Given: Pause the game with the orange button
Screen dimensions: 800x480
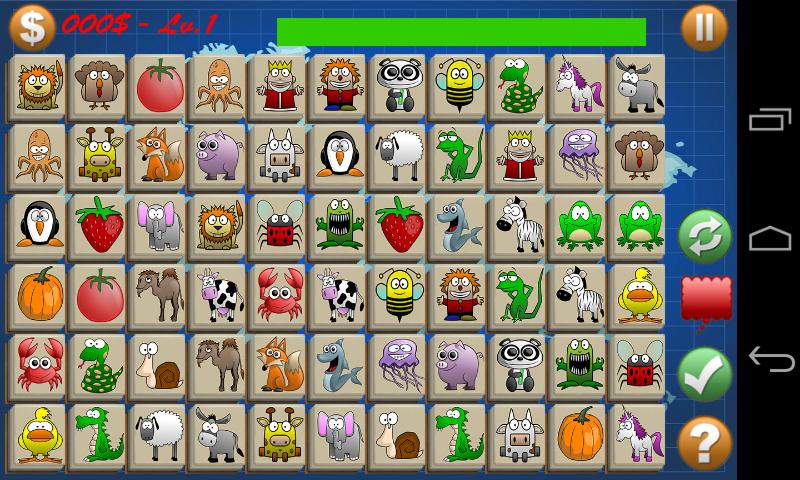Looking at the screenshot, I should 704,27.
